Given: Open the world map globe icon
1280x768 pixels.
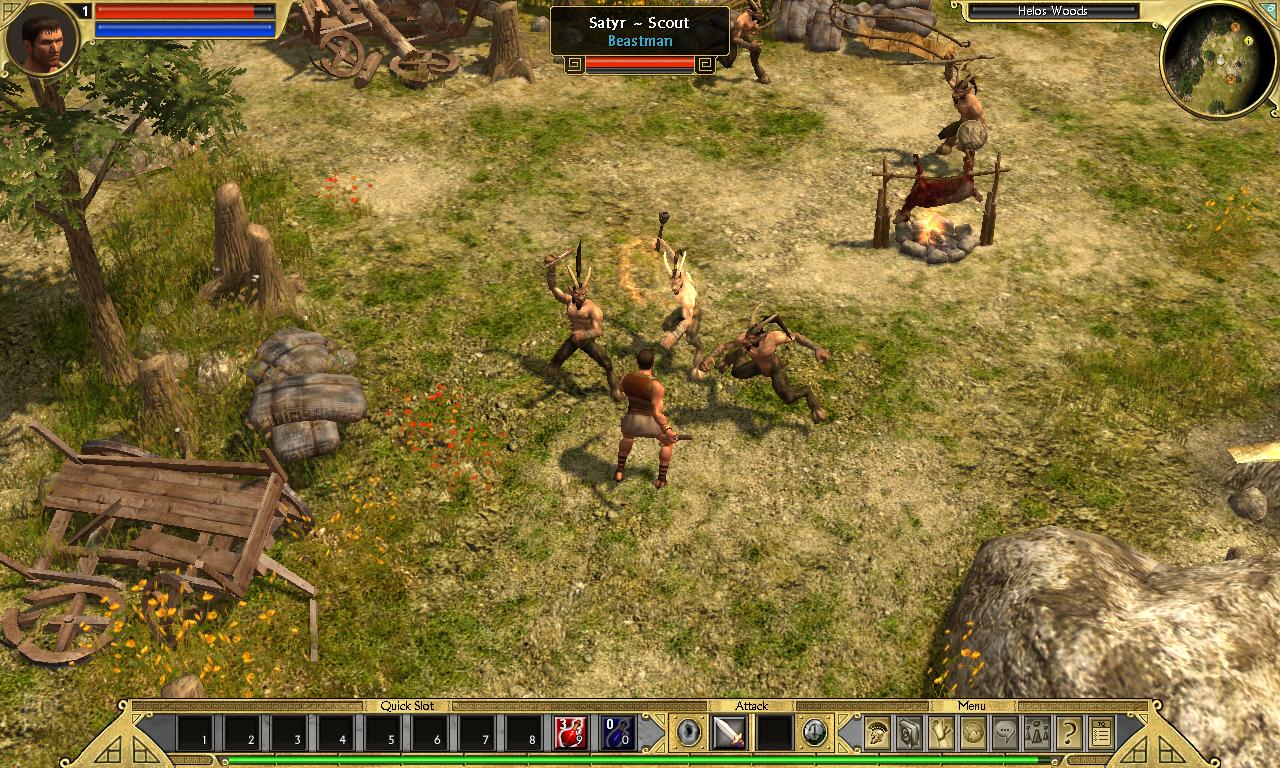Looking at the screenshot, I should pos(973,733).
